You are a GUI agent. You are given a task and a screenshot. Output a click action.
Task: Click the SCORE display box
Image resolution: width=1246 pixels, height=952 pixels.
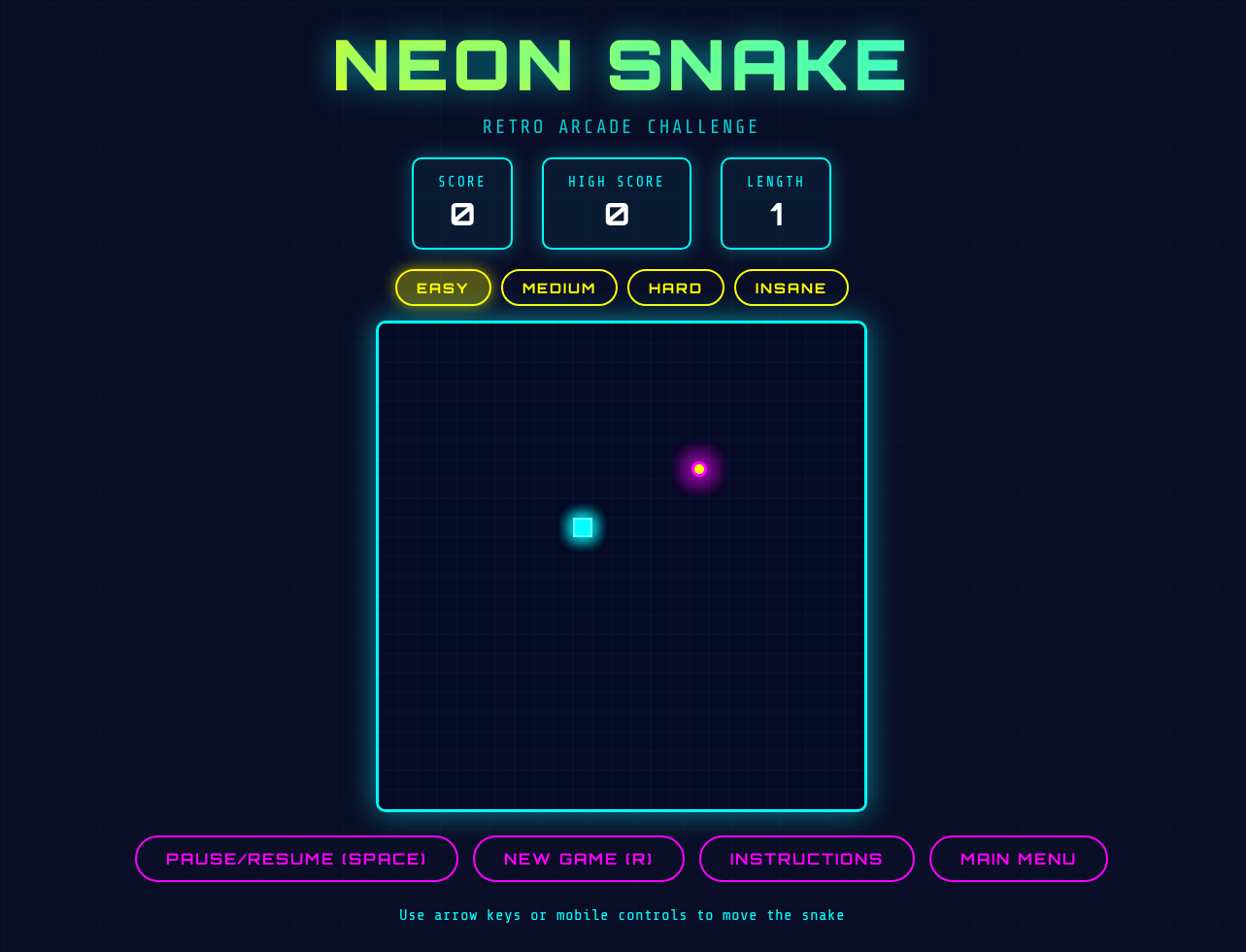click(x=461, y=203)
